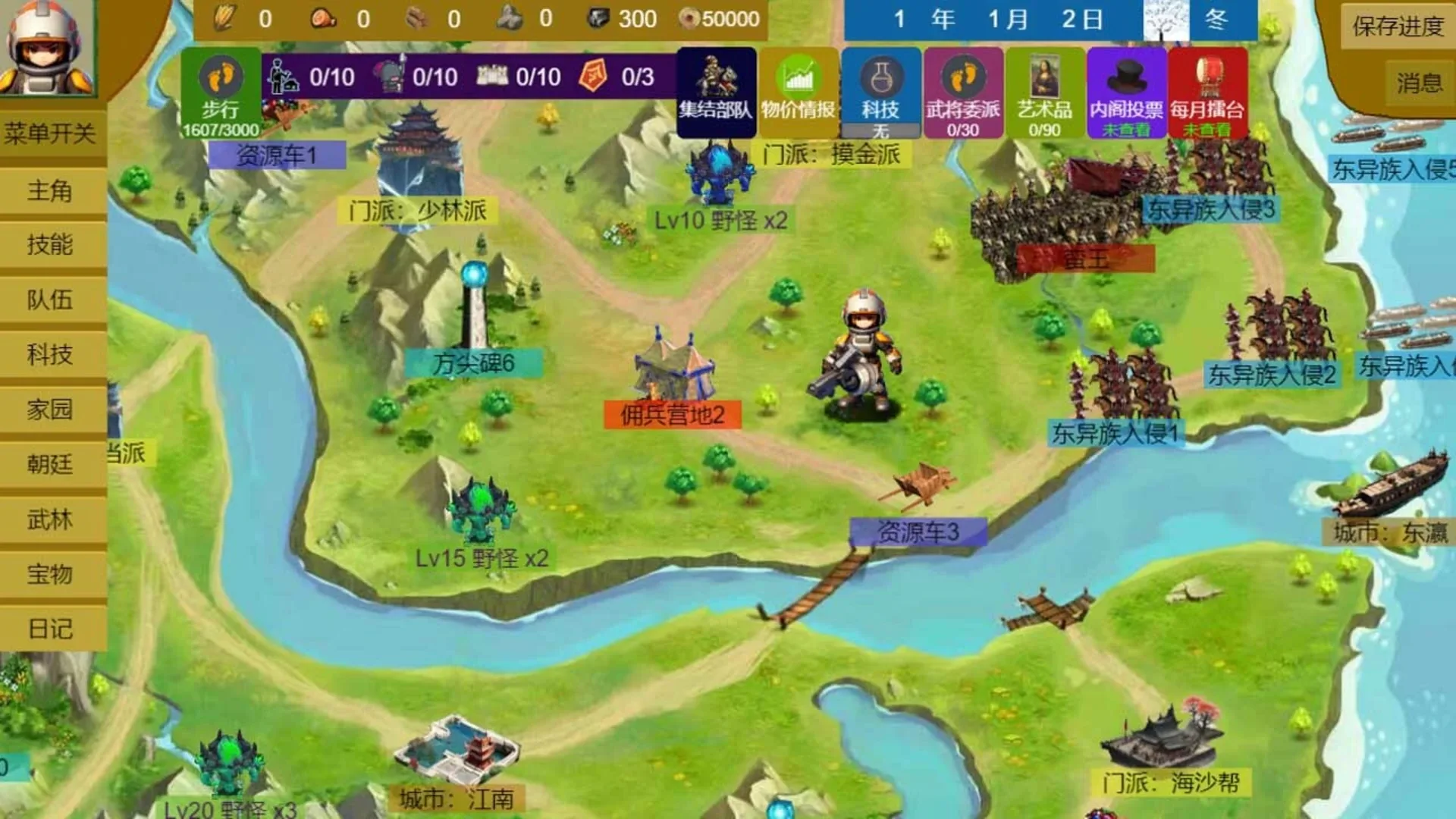Click the lumber resource icon in top bar
1456x819 pixels.
tap(417, 17)
